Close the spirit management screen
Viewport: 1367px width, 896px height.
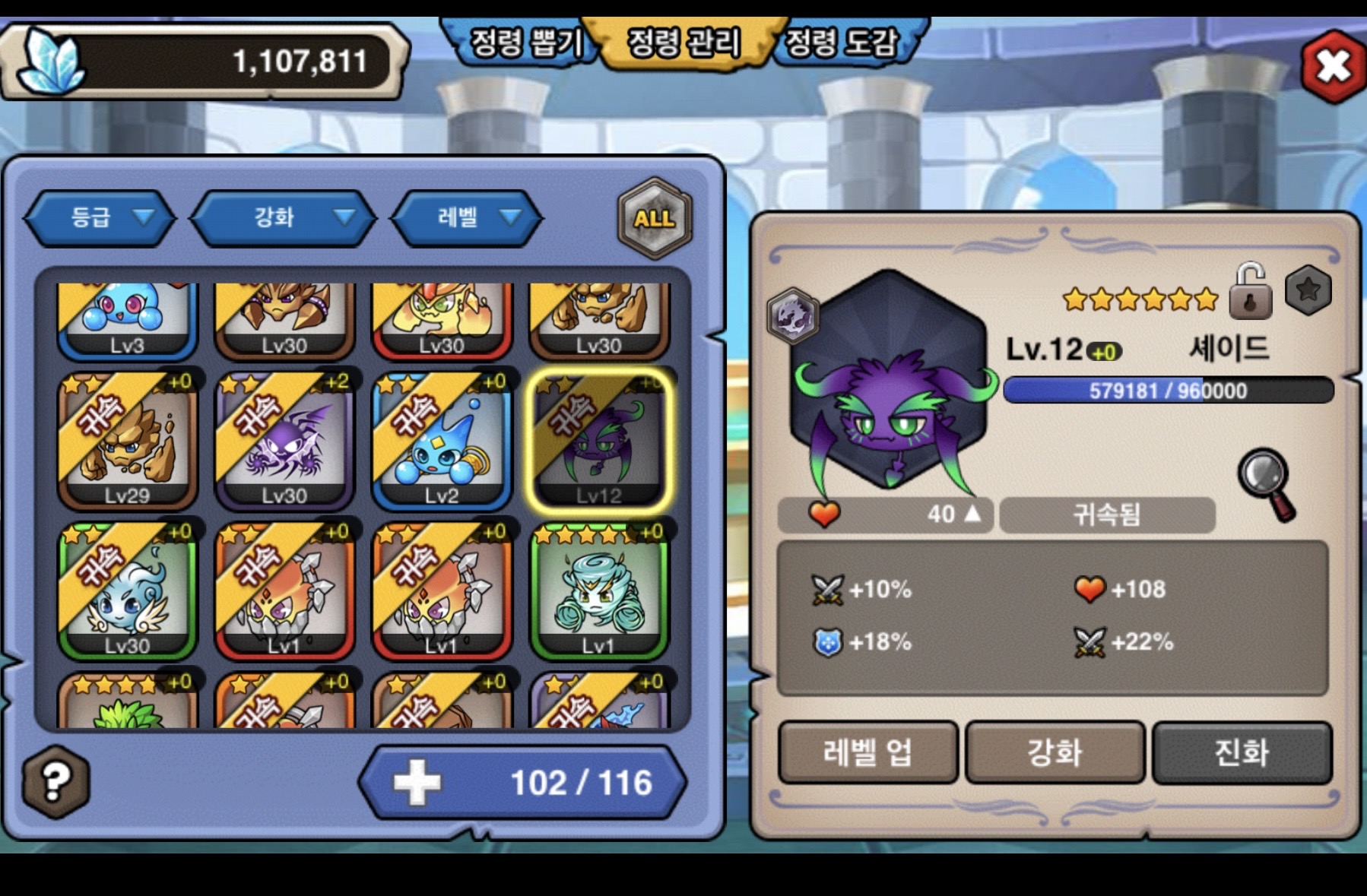point(1333,66)
